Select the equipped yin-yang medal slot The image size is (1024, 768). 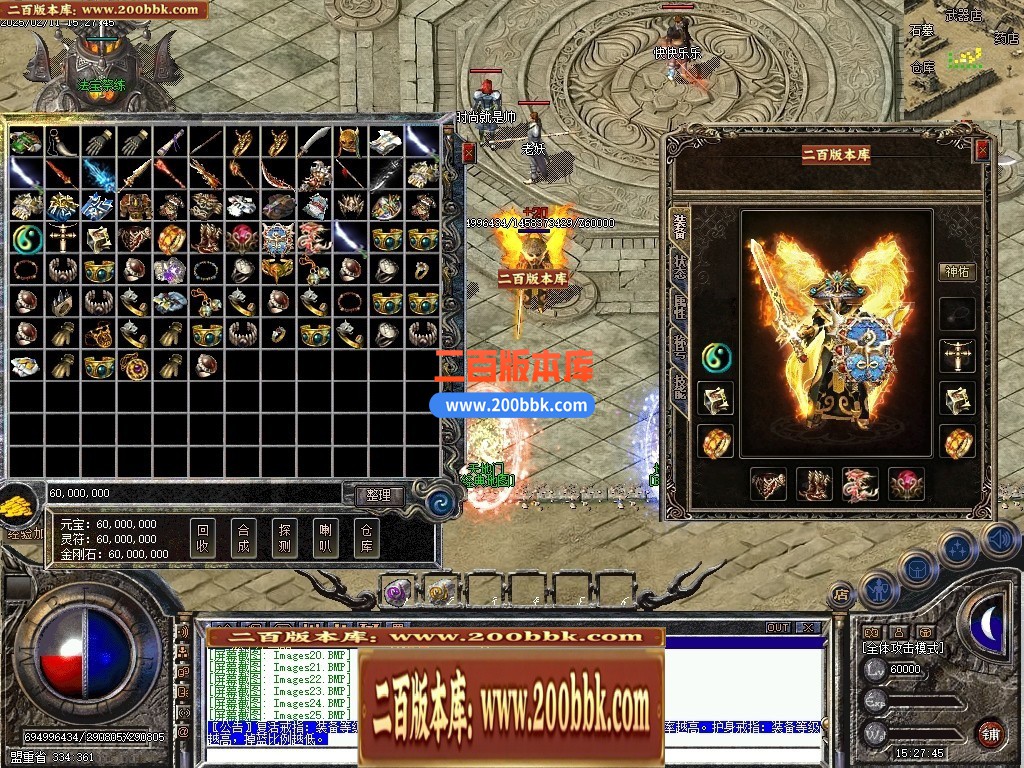click(x=716, y=355)
